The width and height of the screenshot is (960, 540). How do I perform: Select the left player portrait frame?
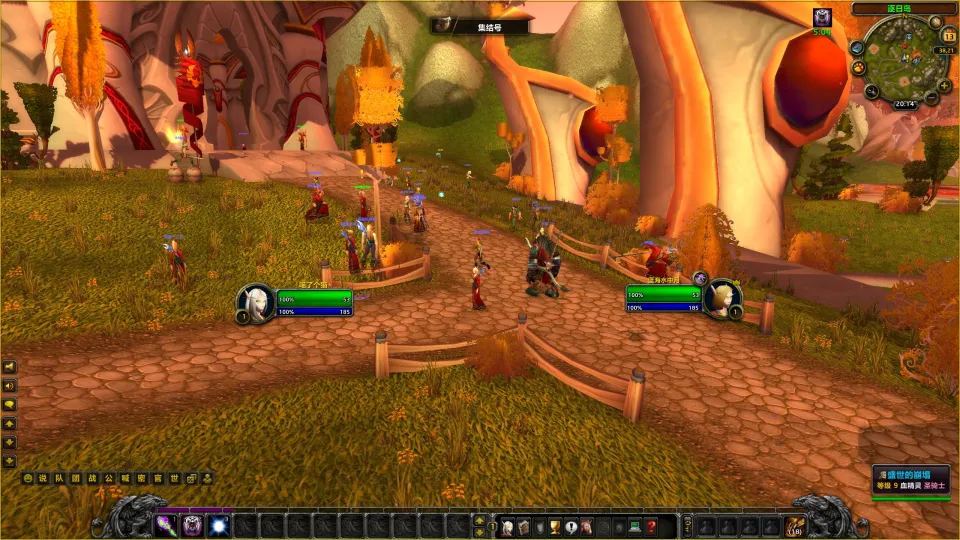point(256,302)
